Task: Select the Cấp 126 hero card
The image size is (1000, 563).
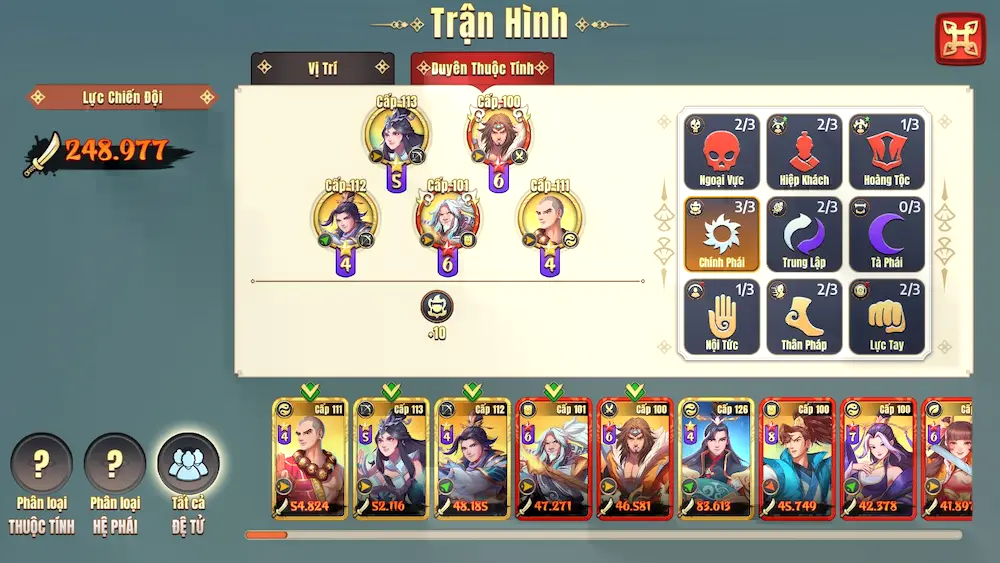Action: [x=716, y=459]
